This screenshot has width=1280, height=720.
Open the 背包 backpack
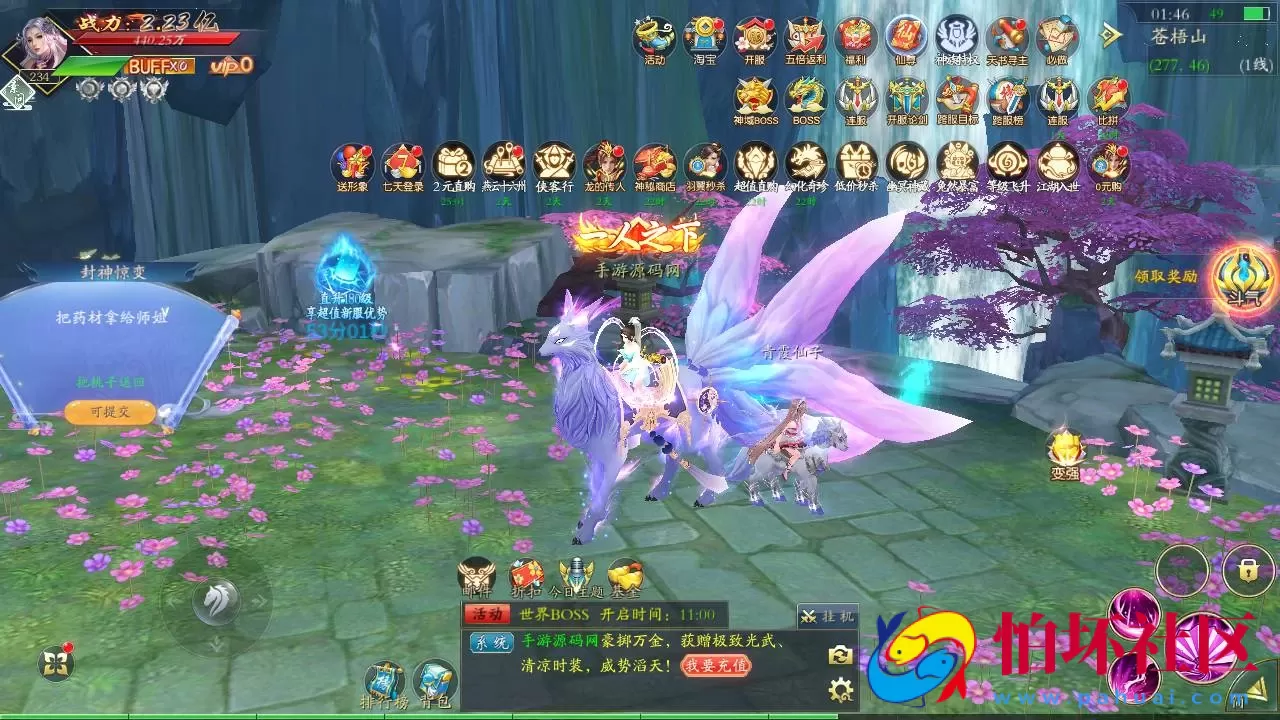coord(434,682)
